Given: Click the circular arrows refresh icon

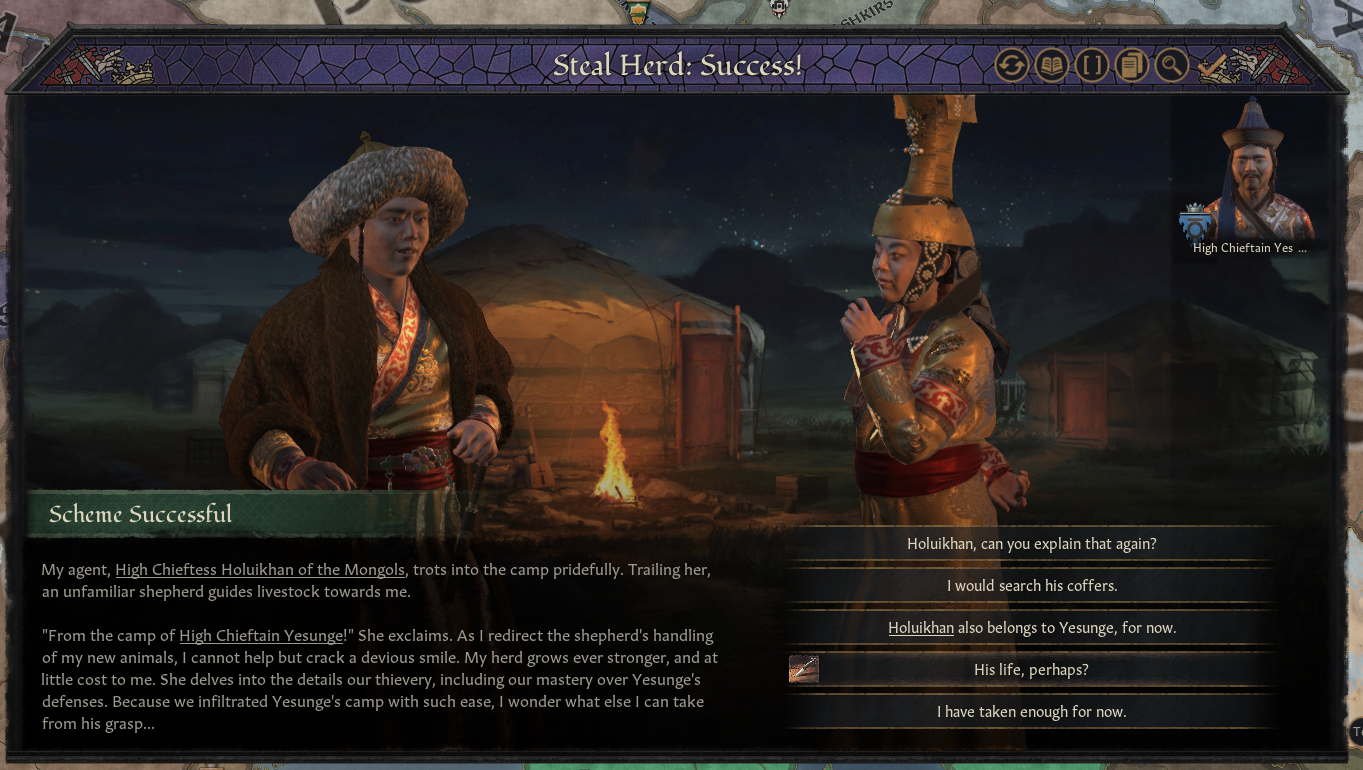Looking at the screenshot, I should [1012, 67].
